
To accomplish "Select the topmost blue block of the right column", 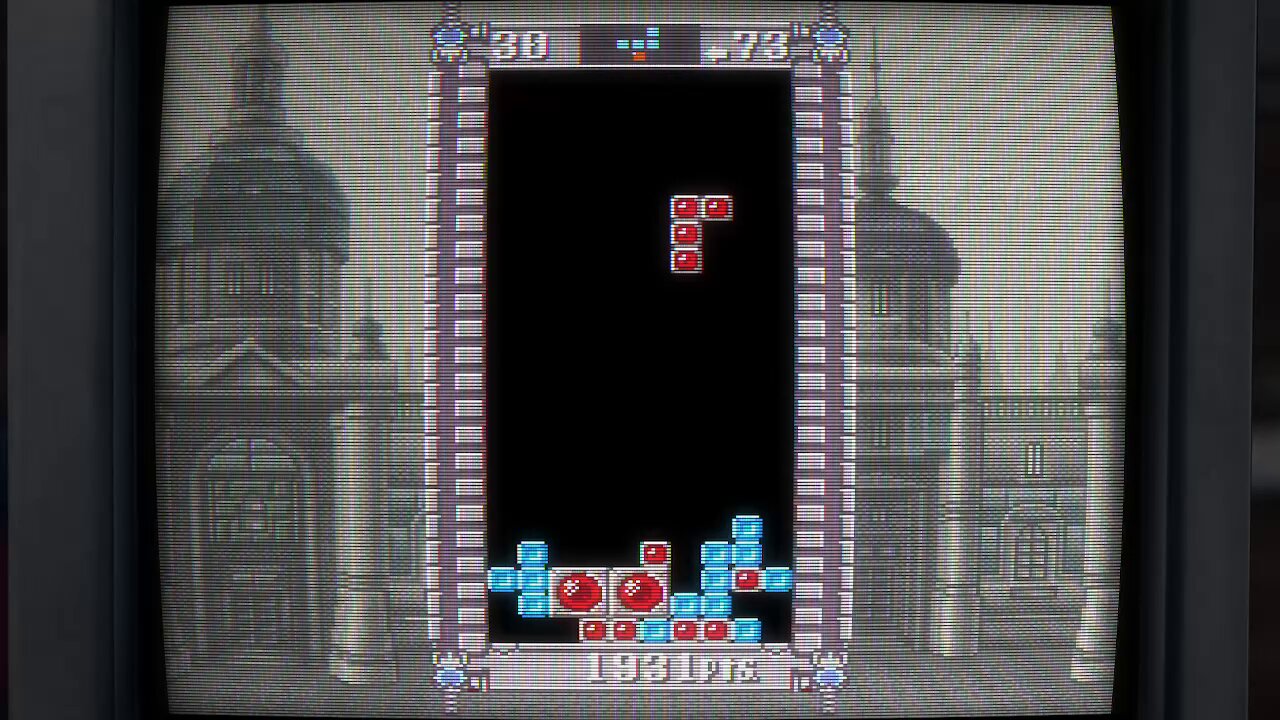I will coord(746,527).
